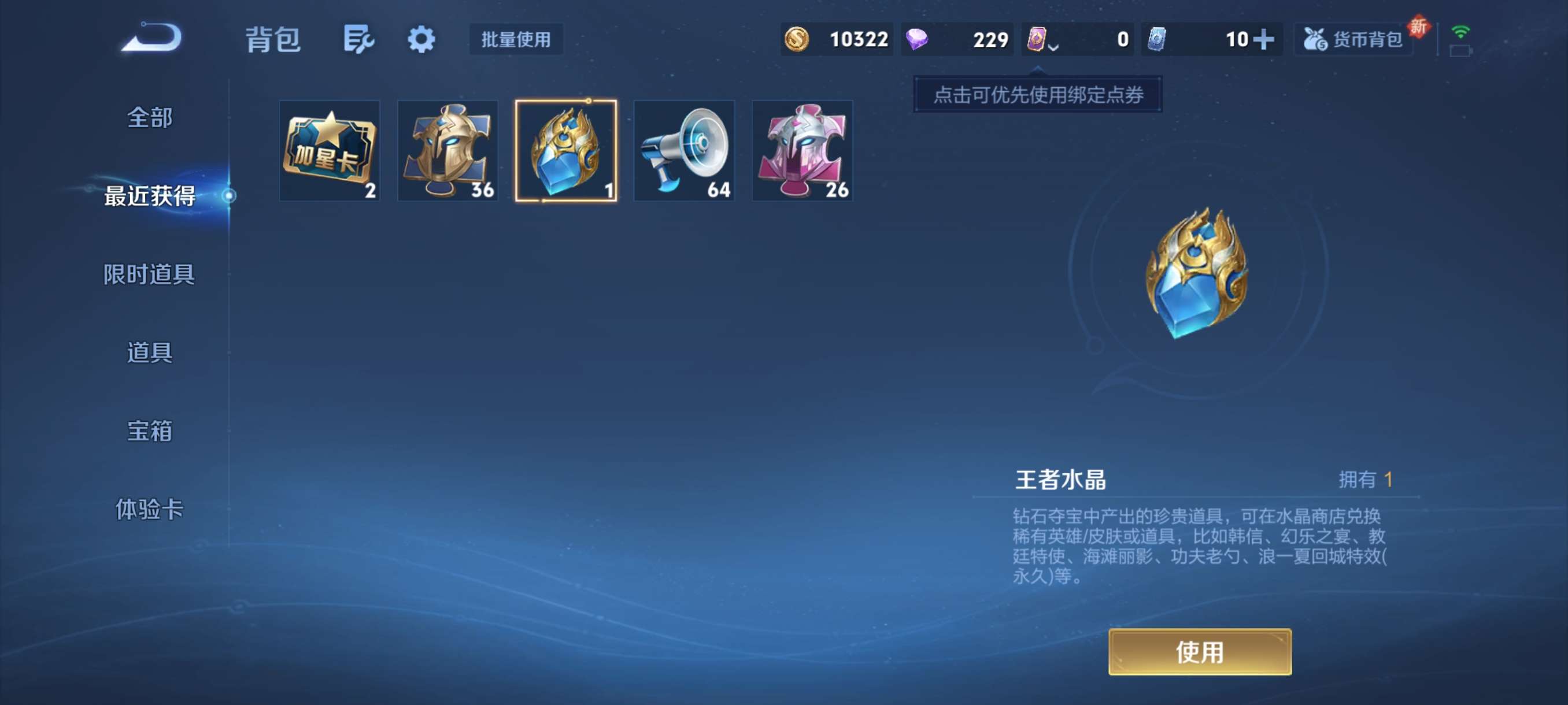Open the diamond balance showing 229
1568x705 pixels.
pos(957,39)
